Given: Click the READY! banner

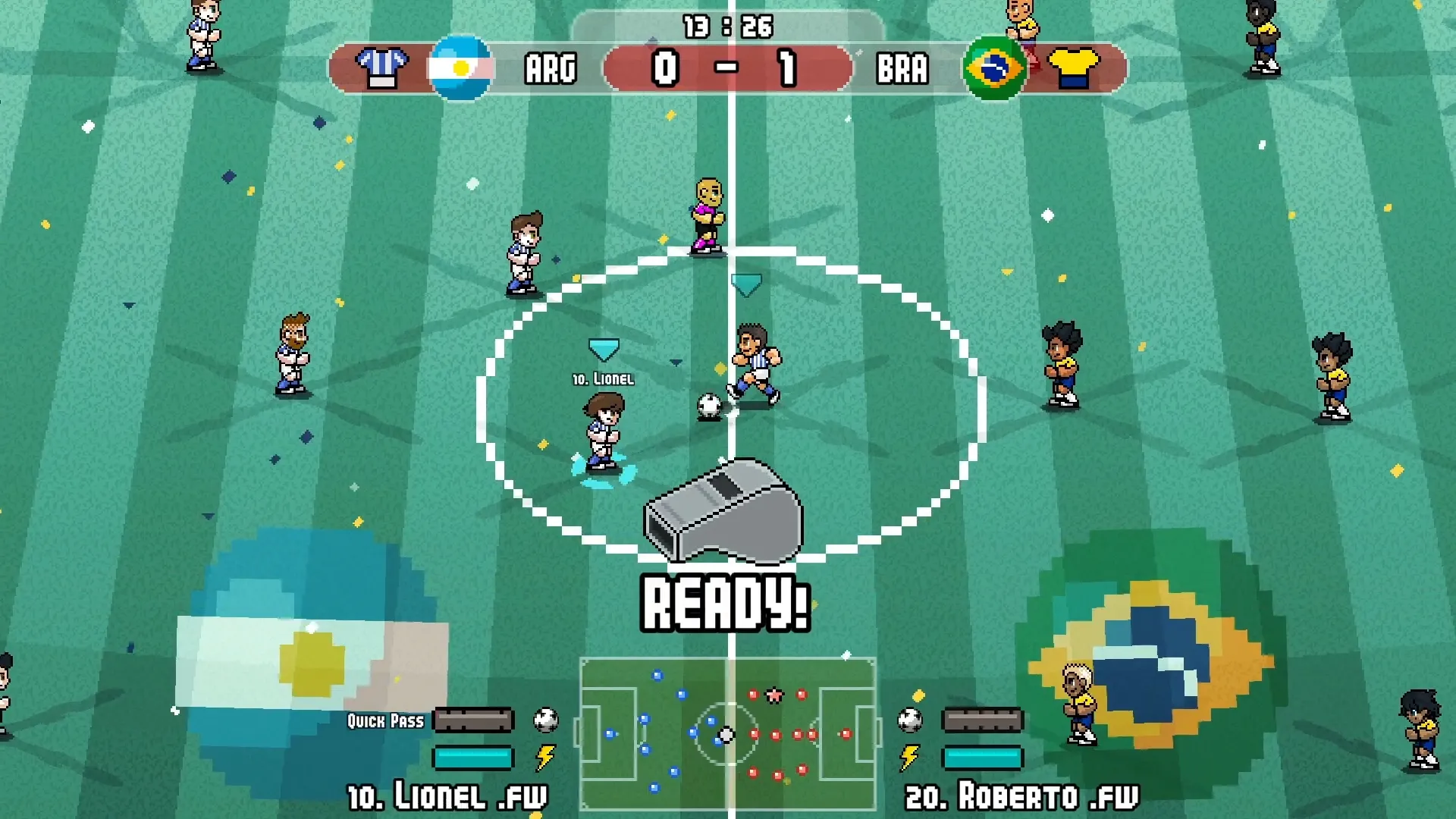Looking at the screenshot, I should (x=726, y=603).
